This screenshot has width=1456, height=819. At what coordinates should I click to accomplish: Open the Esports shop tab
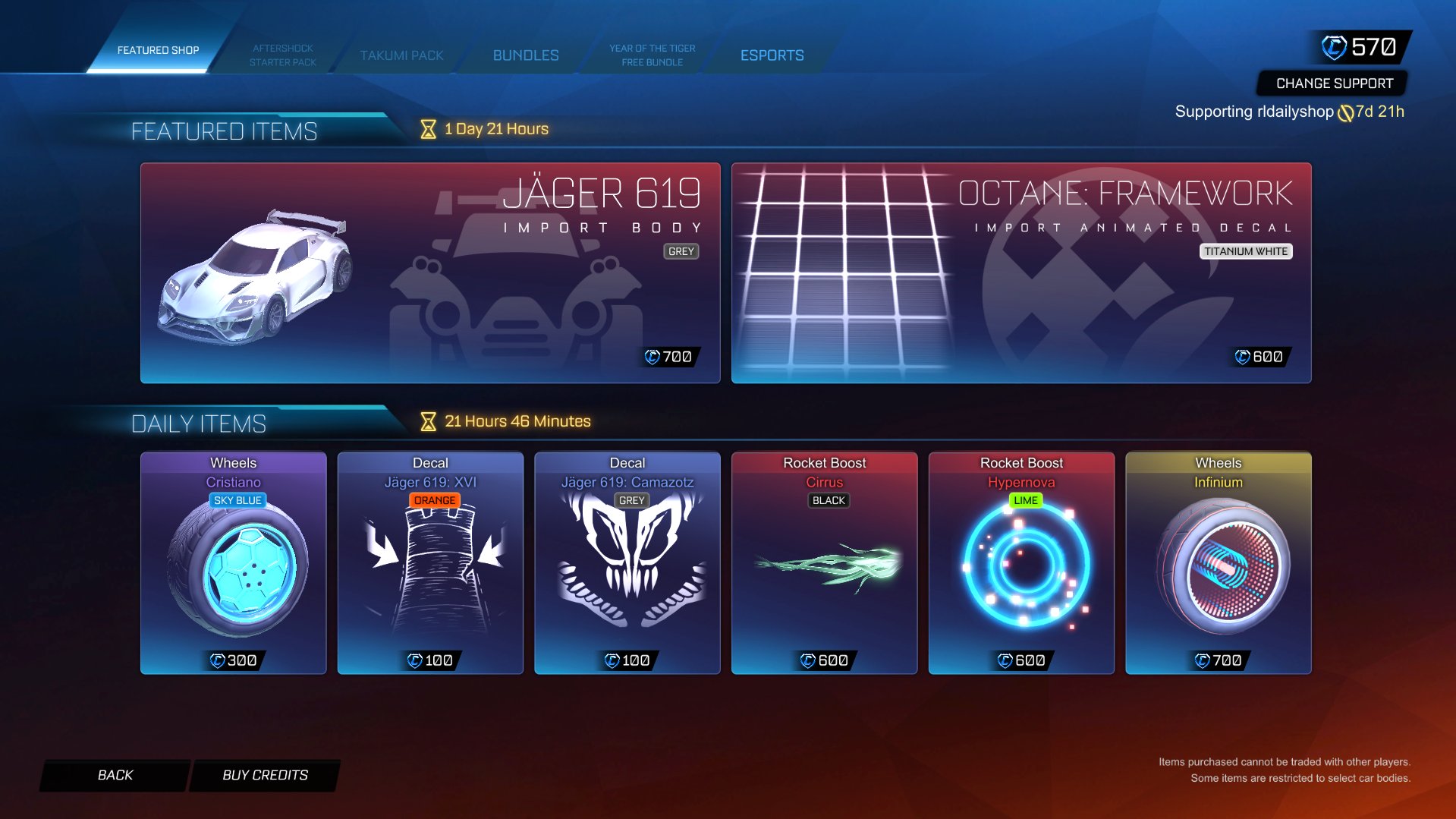click(772, 55)
